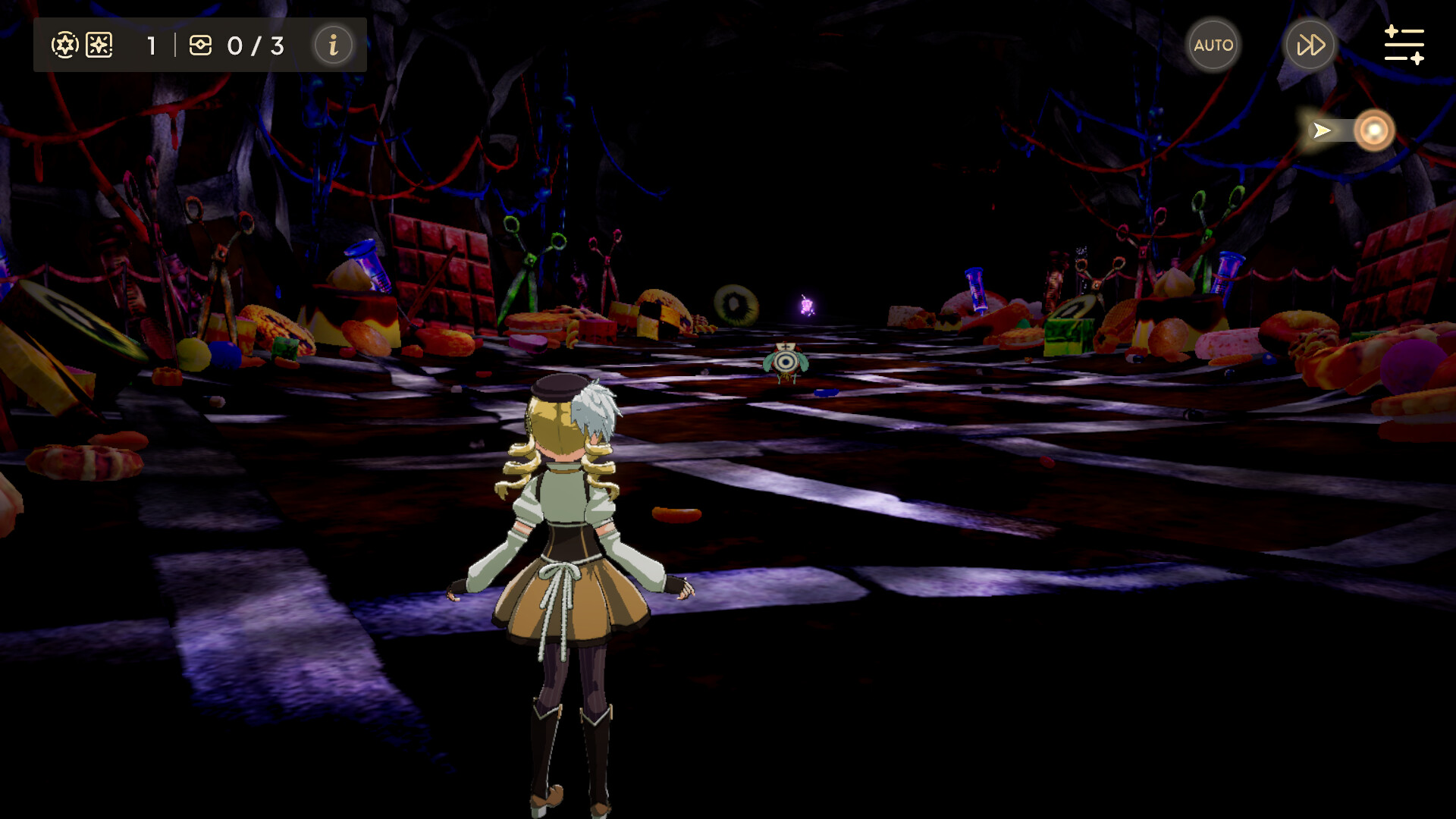
Task: Click the treasure progress 0/3 indicator
Action: tap(254, 45)
